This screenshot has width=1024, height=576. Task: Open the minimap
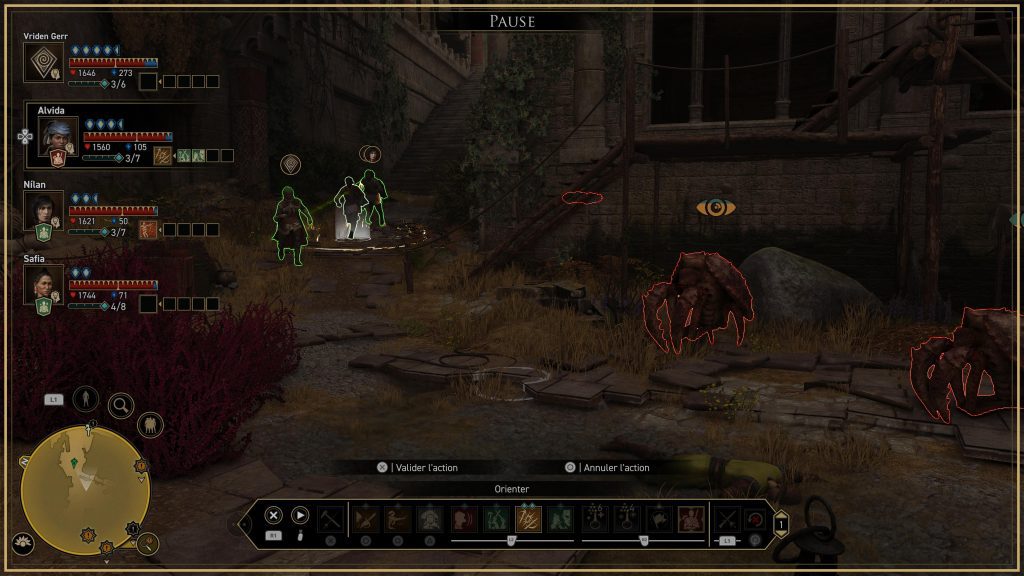pos(85,488)
